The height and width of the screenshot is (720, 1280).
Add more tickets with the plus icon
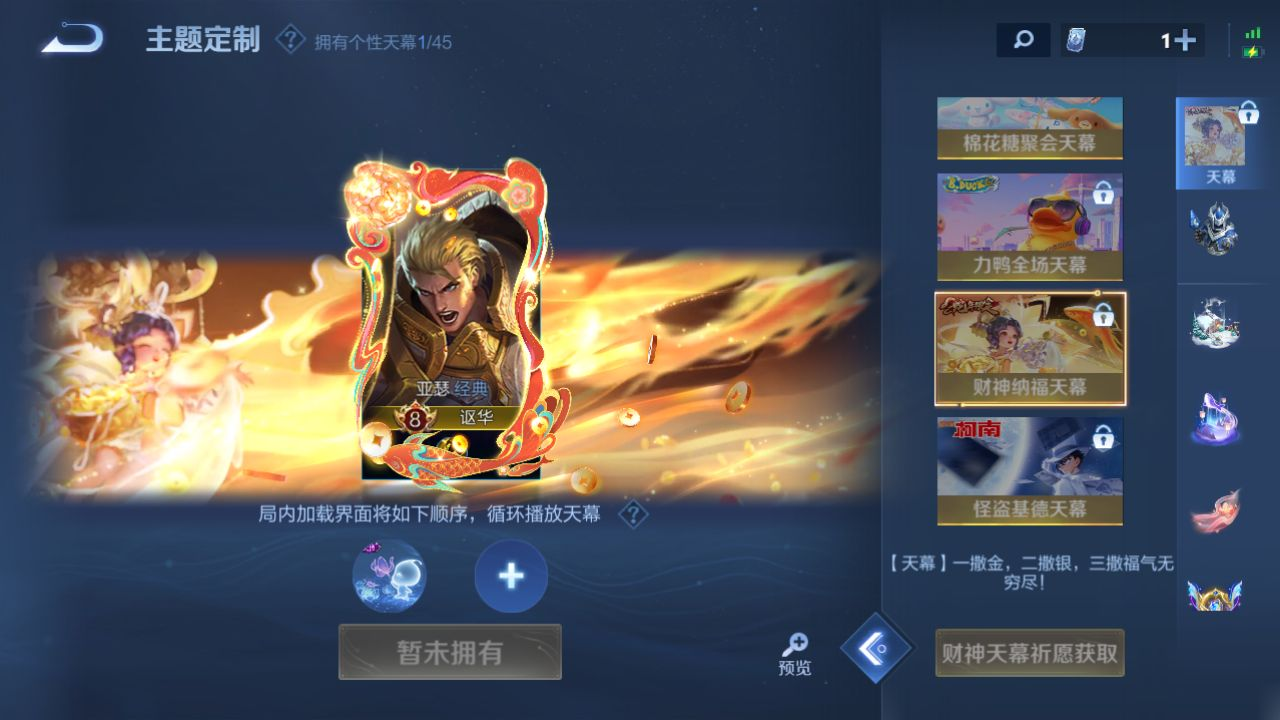(x=1185, y=40)
